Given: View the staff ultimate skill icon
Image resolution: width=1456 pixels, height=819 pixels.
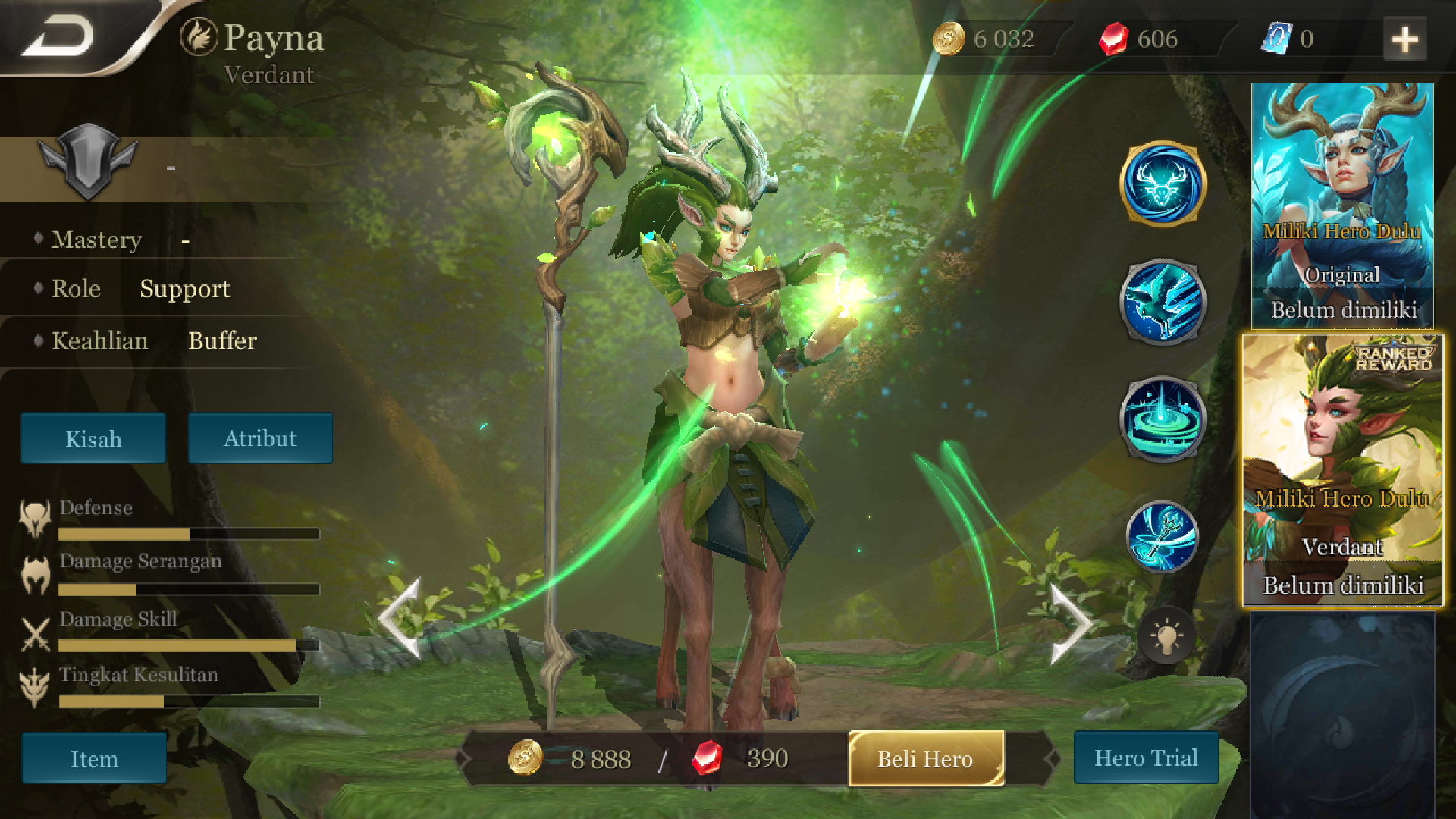Looking at the screenshot, I should click(1163, 537).
